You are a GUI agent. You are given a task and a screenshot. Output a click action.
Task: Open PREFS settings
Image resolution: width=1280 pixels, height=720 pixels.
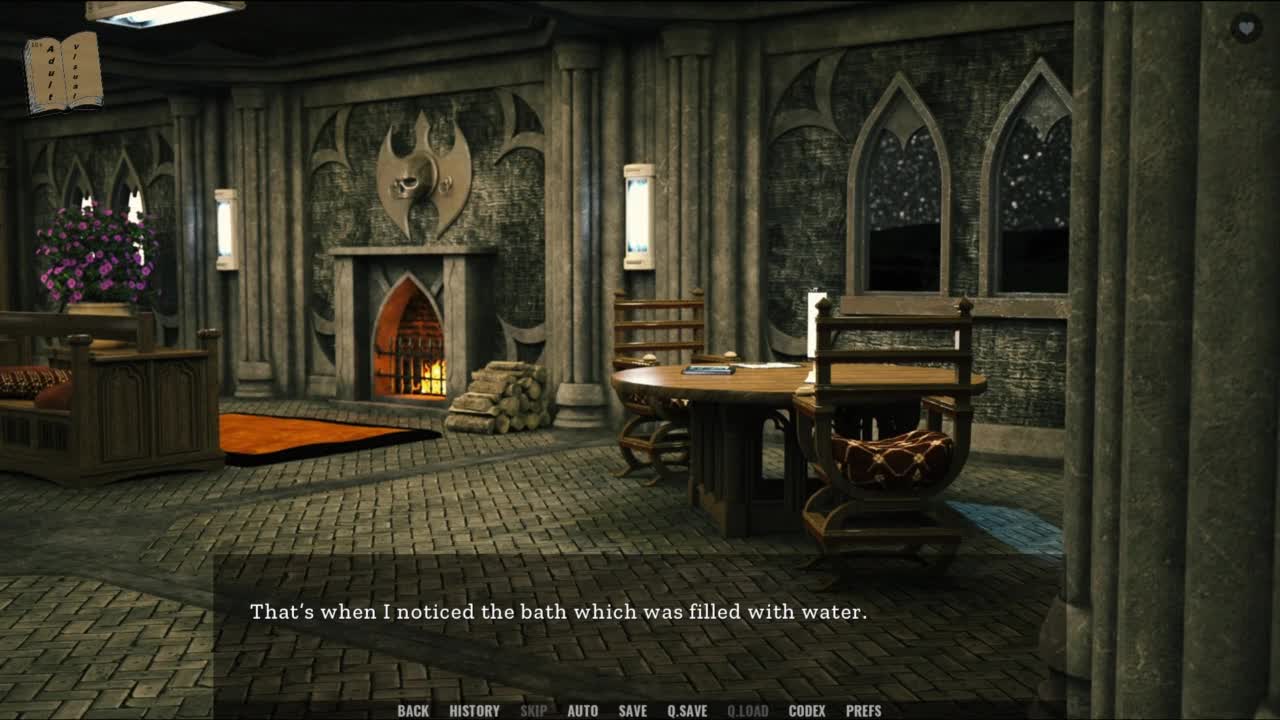pyautogui.click(x=863, y=711)
